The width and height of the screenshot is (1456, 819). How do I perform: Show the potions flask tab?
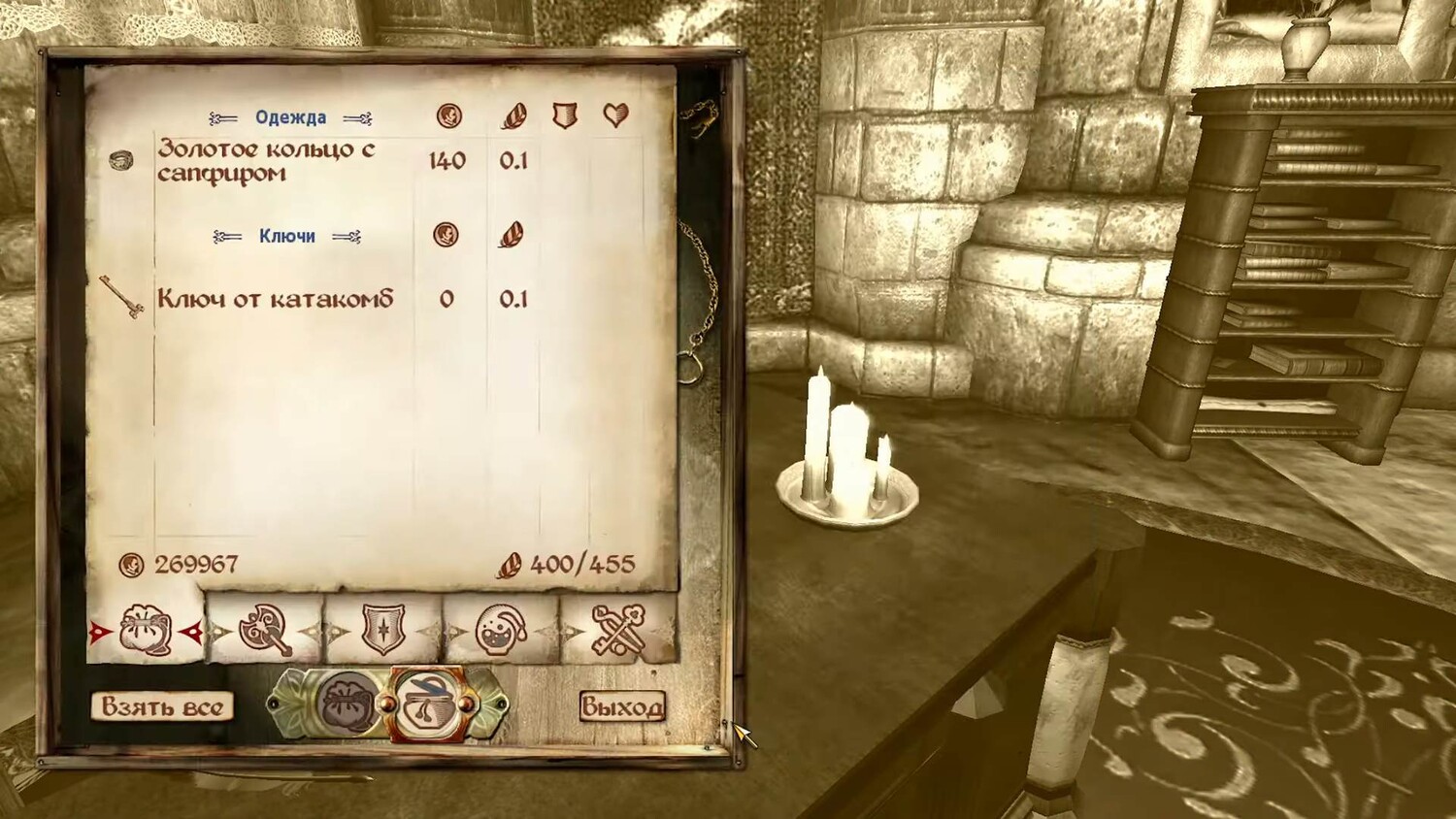click(x=501, y=632)
